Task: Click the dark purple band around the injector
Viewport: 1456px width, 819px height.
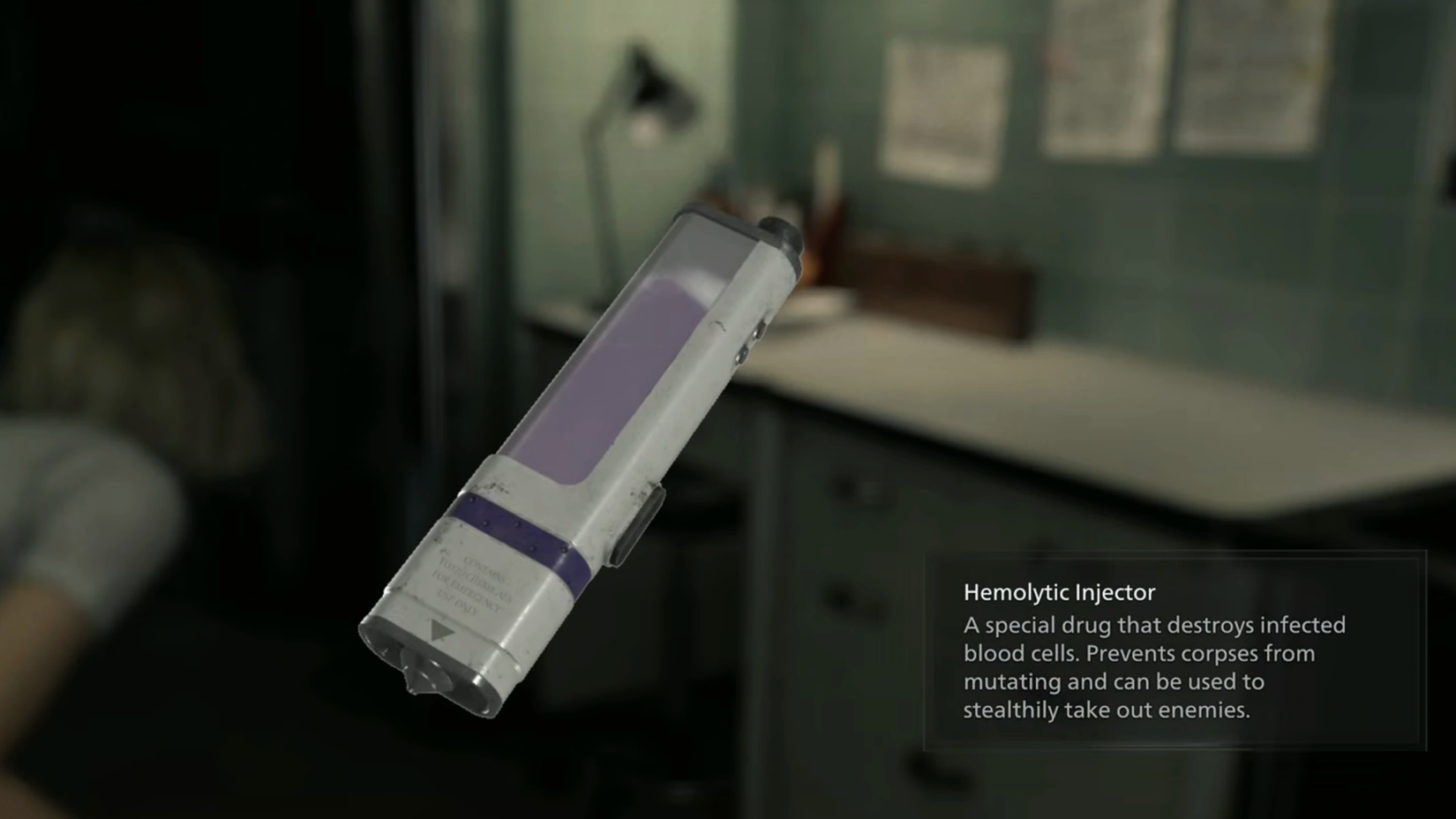Action: coord(516,534)
